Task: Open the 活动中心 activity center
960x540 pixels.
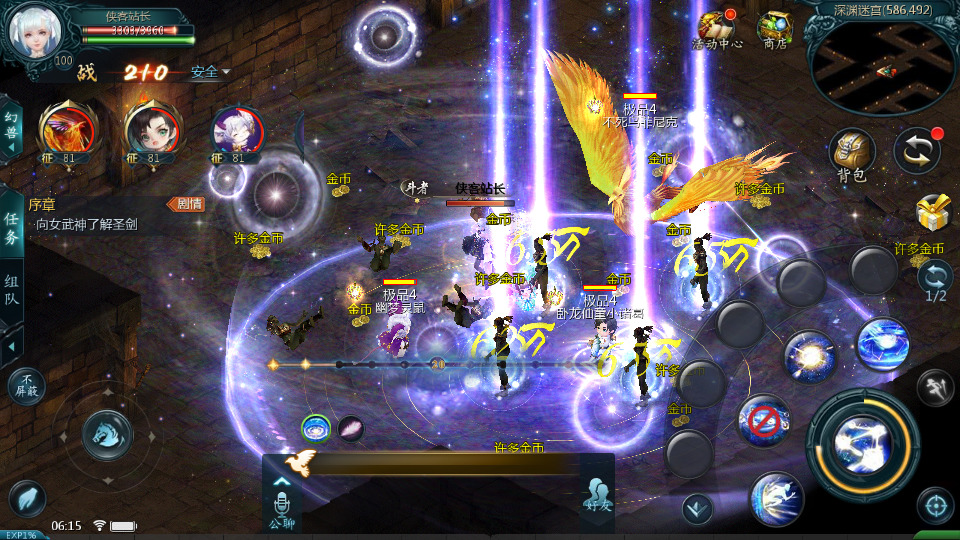Action: [x=716, y=30]
